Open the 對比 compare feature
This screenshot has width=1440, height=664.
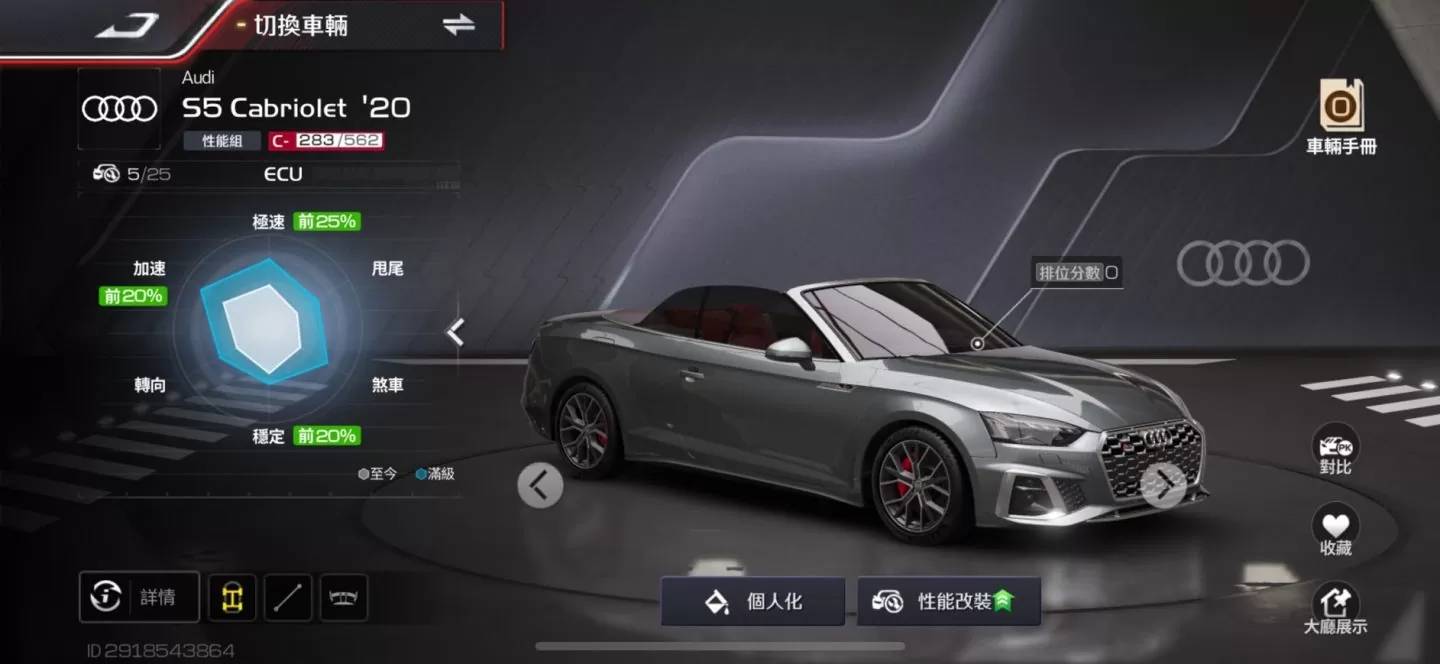click(x=1335, y=451)
